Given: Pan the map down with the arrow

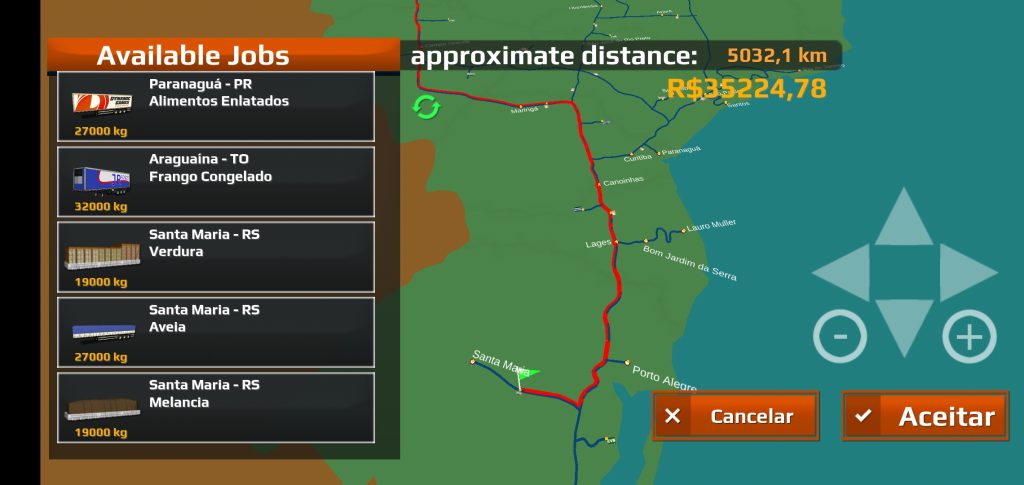Looking at the screenshot, I should [x=903, y=323].
